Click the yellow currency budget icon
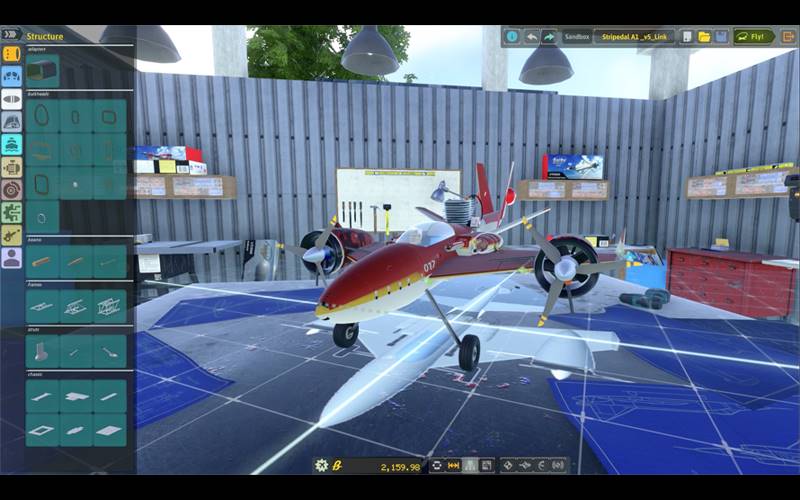 (x=338, y=465)
